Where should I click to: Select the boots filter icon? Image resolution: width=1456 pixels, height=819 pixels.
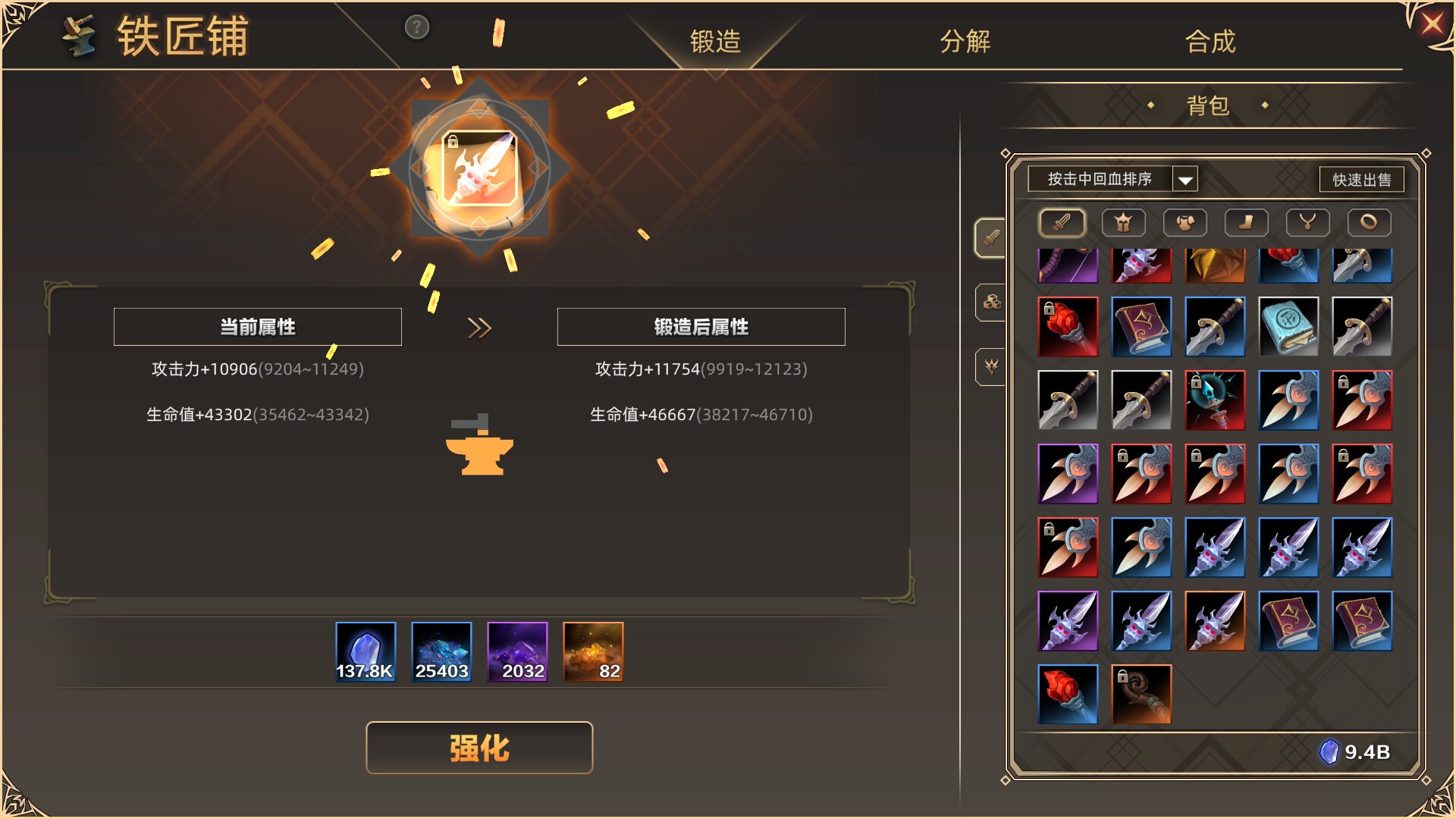point(1246,222)
